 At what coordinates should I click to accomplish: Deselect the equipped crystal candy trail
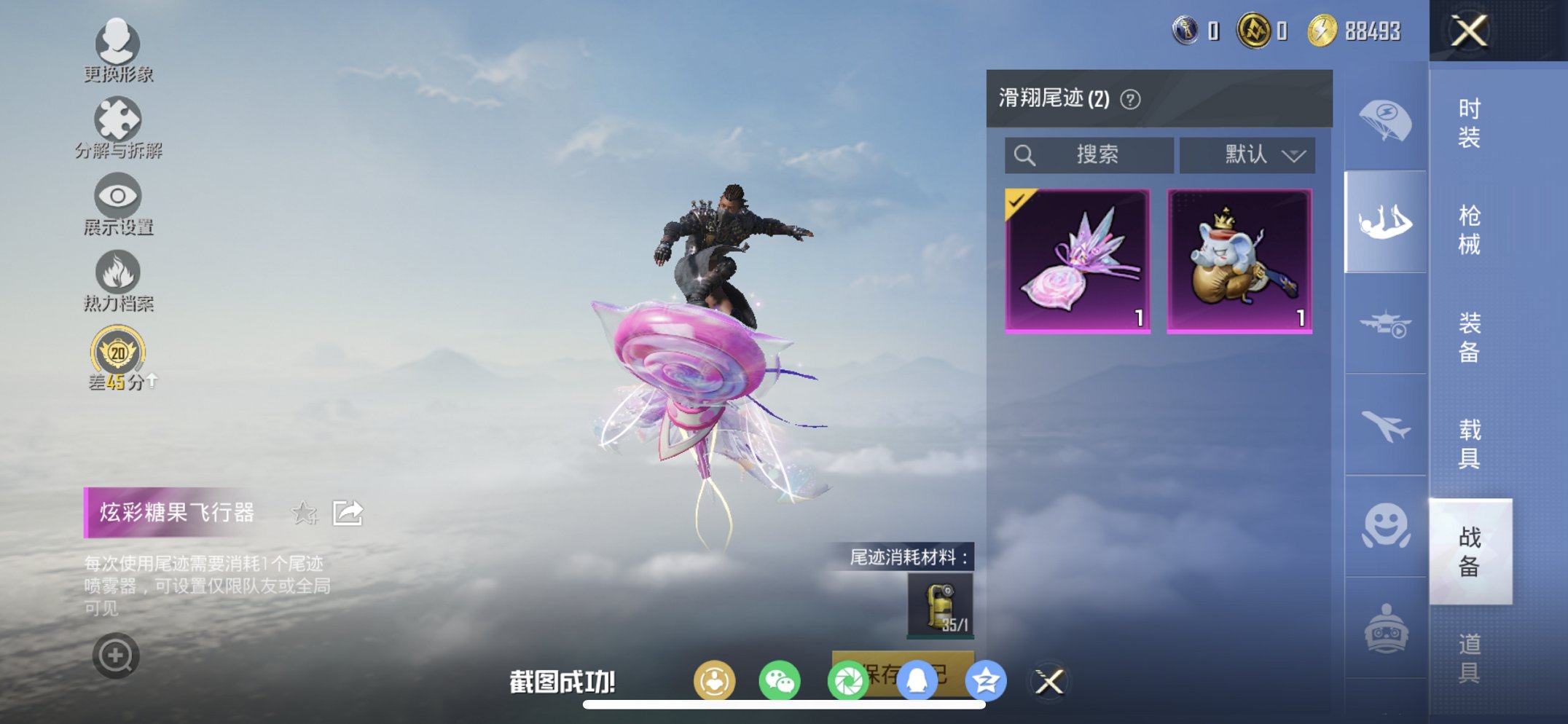[x=1078, y=257]
